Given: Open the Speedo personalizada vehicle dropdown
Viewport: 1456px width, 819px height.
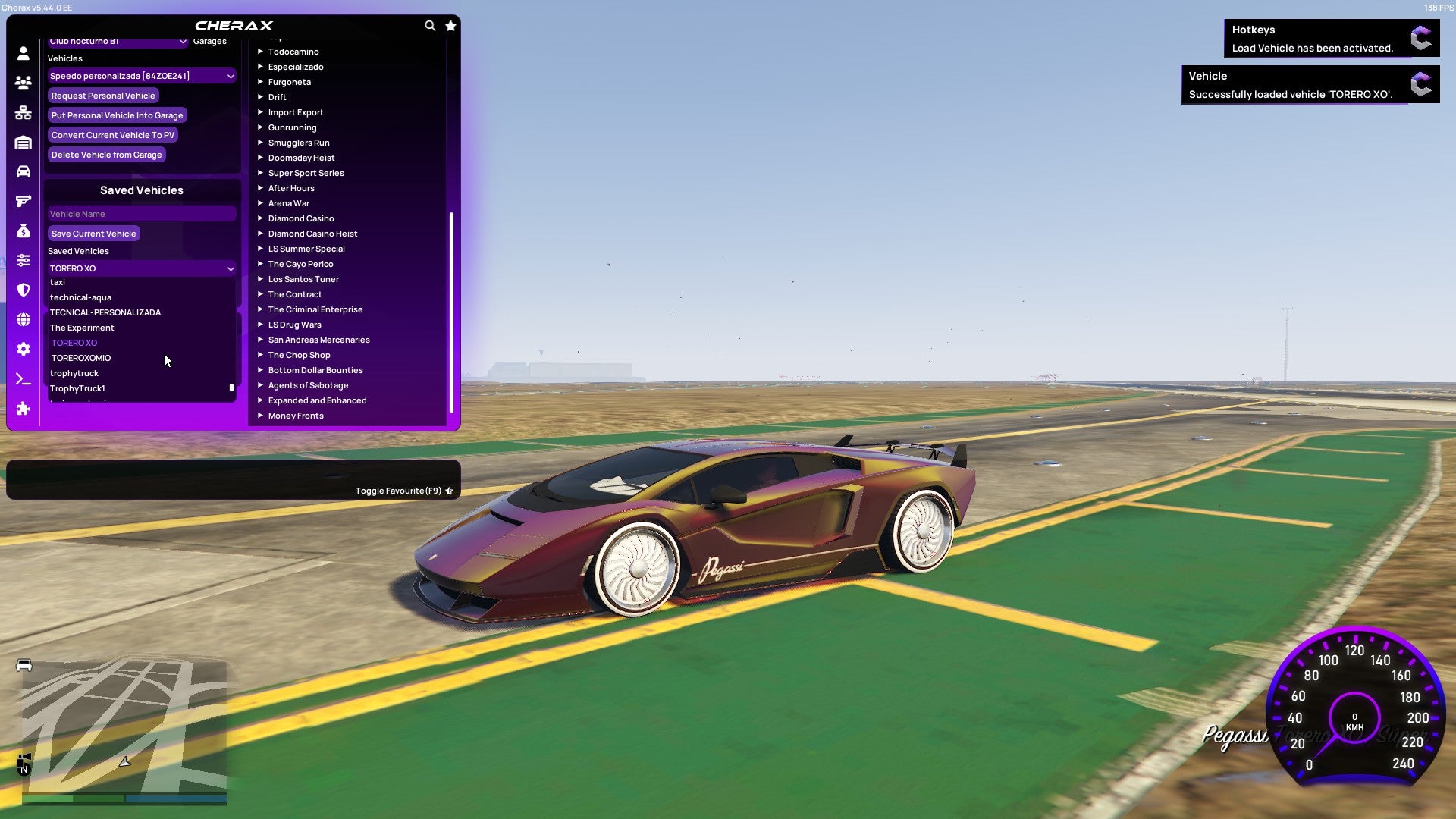Looking at the screenshot, I should pyautogui.click(x=141, y=76).
